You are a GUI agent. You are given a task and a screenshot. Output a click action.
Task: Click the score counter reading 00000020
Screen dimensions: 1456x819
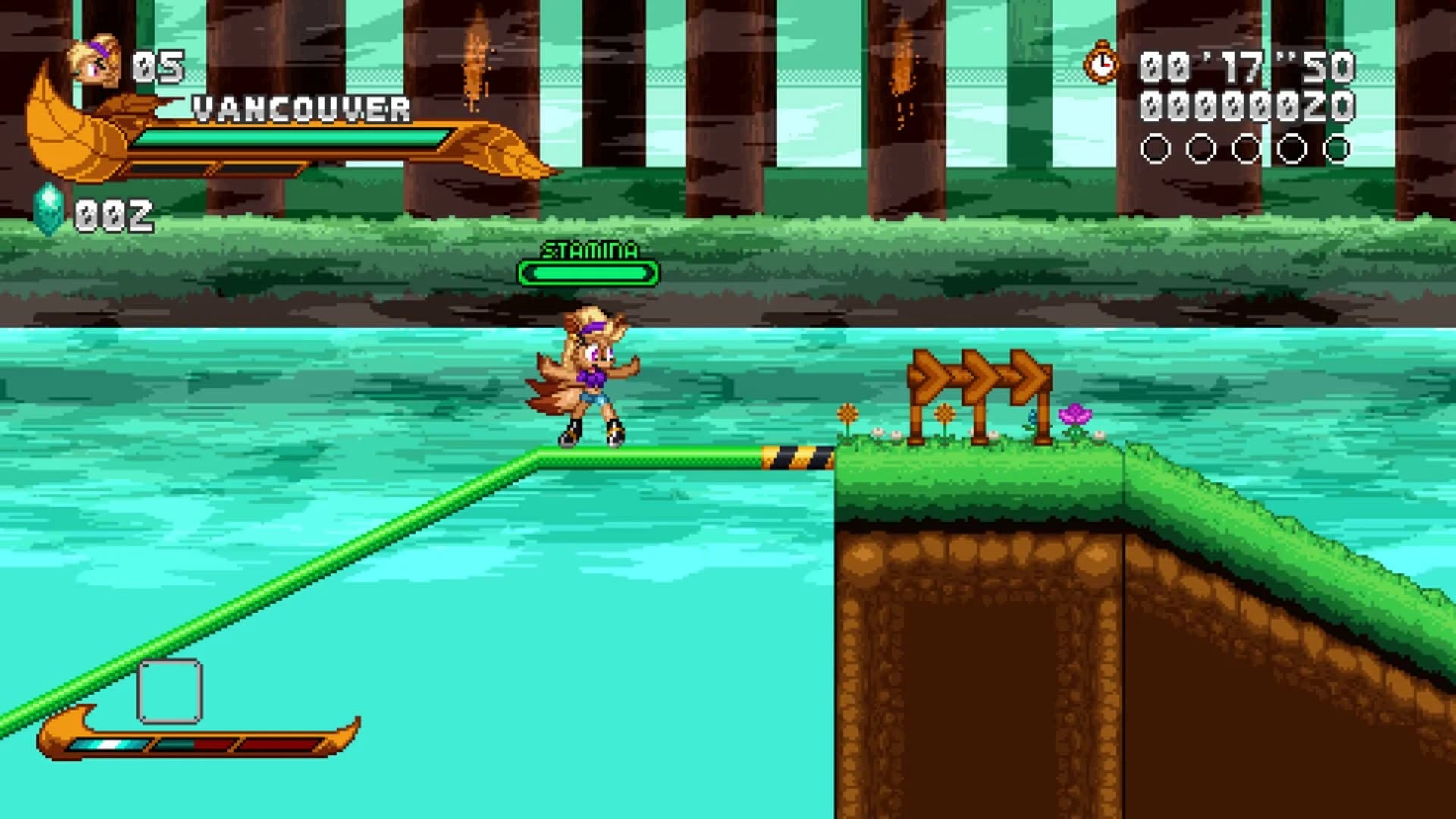[x=1250, y=108]
